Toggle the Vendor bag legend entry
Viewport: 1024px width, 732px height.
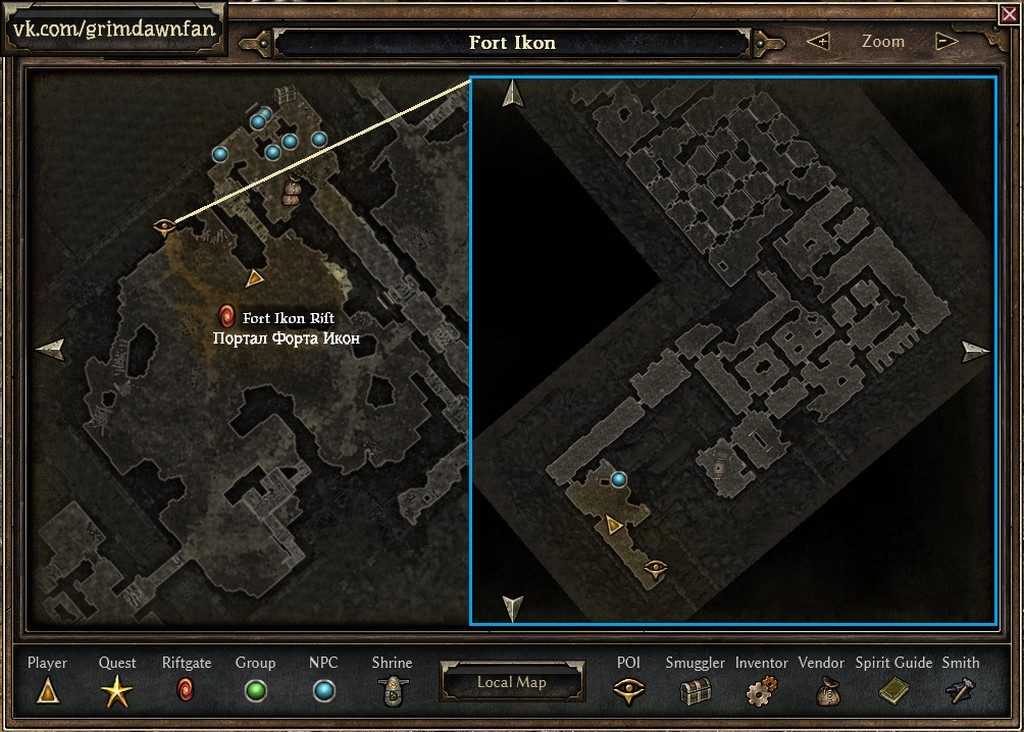pos(822,690)
